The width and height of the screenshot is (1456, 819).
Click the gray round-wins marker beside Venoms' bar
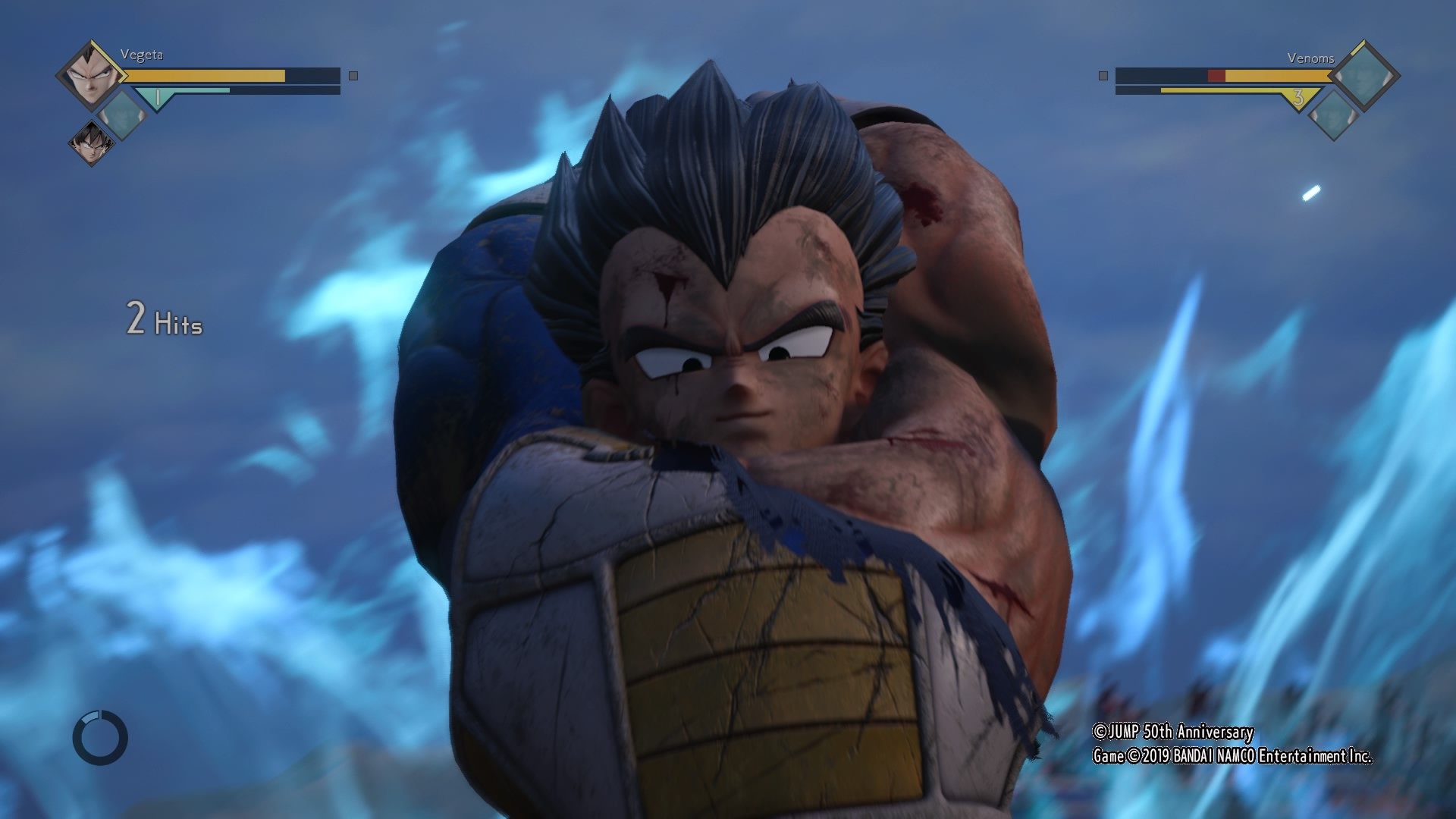click(1103, 76)
